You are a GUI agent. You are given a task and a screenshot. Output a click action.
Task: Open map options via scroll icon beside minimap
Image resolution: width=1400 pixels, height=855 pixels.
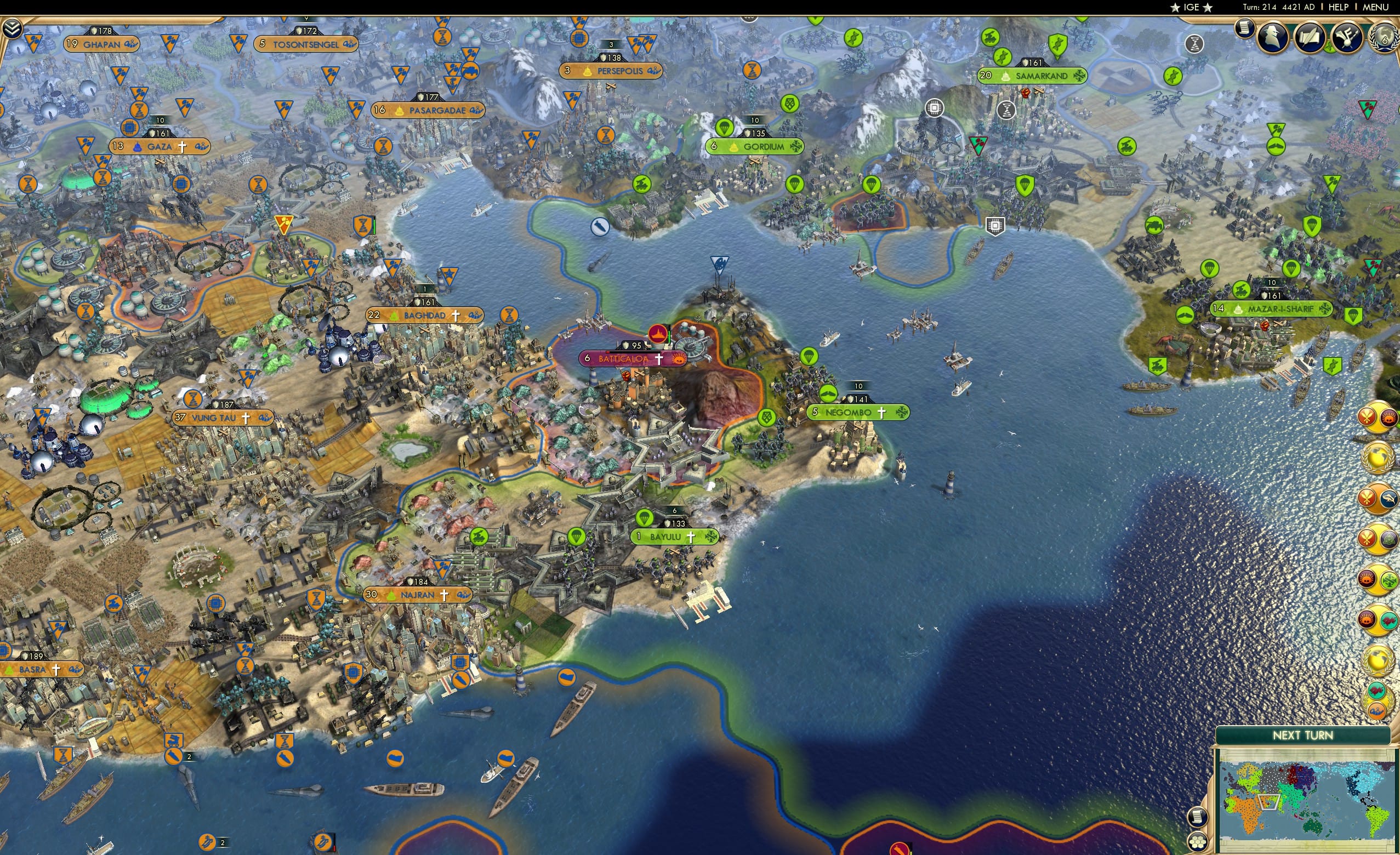click(1198, 818)
